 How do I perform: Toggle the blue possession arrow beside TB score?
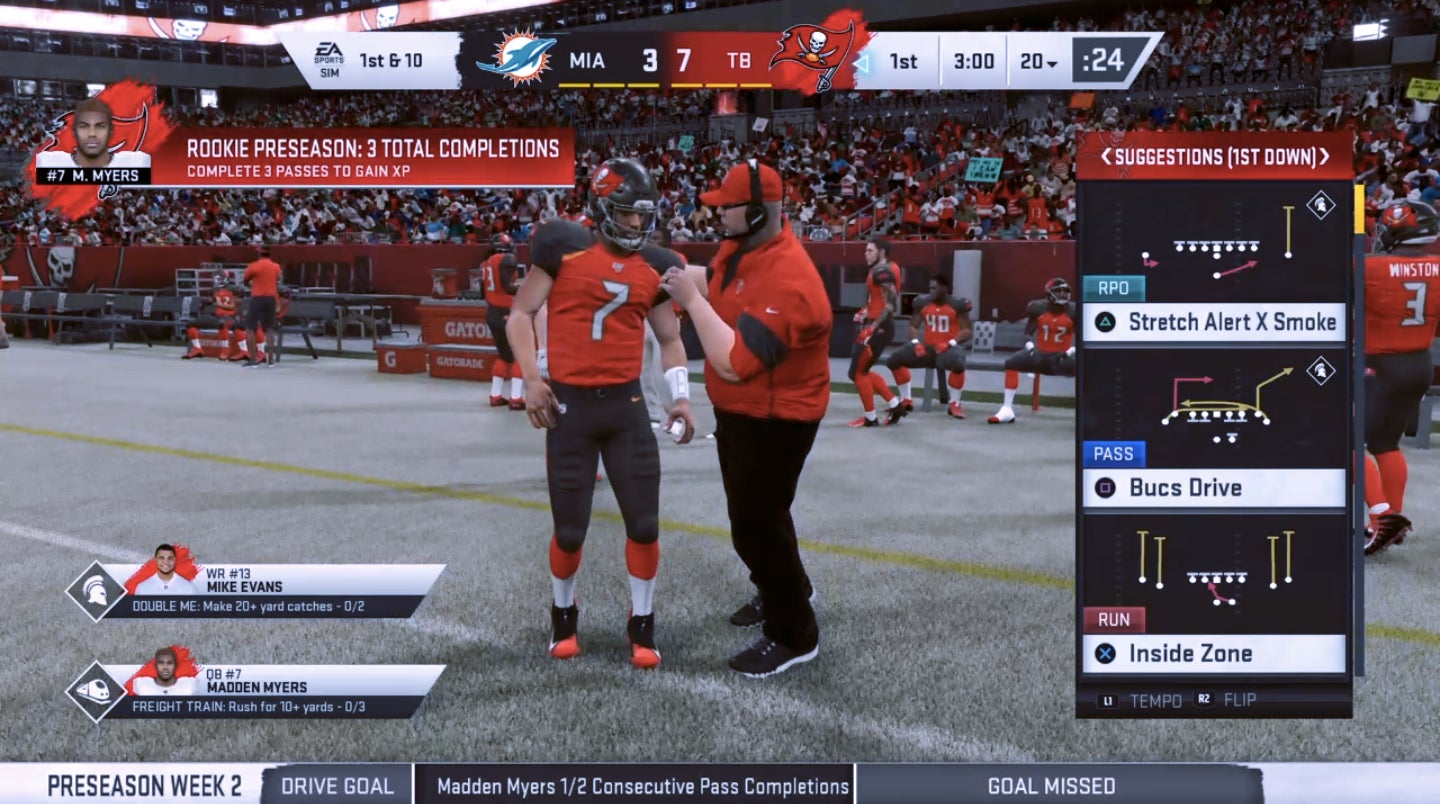(863, 61)
